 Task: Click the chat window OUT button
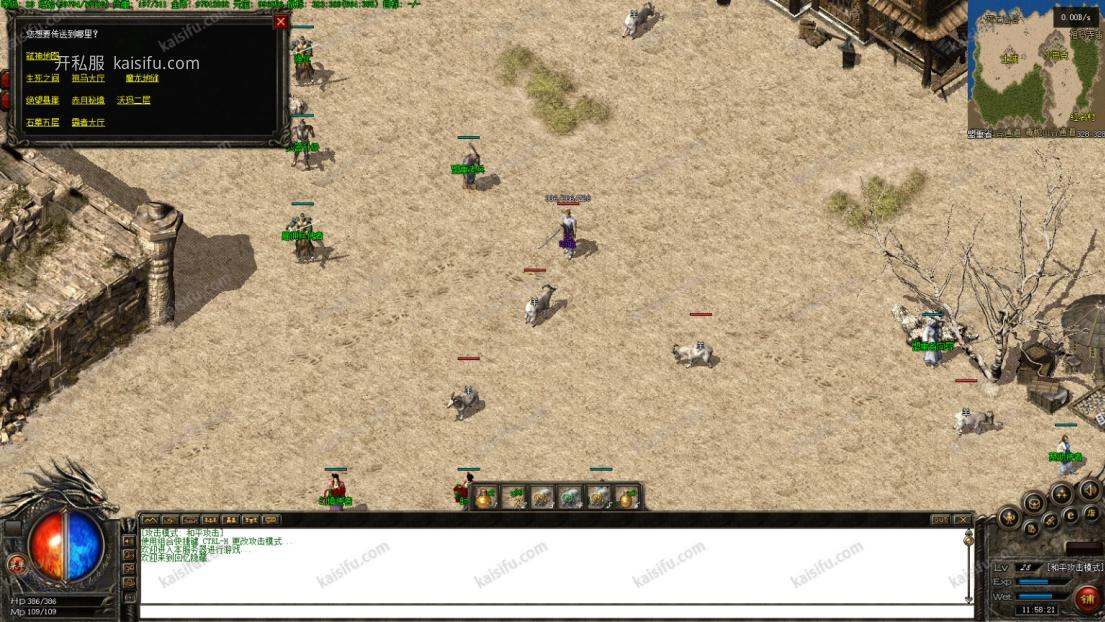pos(939,520)
